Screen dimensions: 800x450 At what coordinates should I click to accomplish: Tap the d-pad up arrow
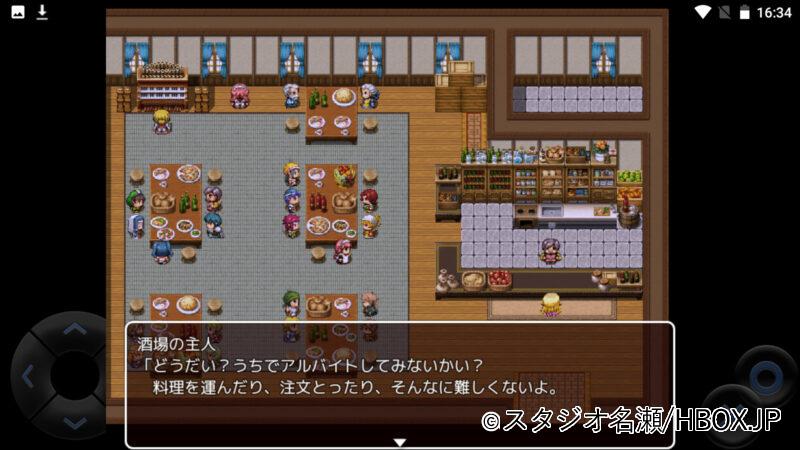click(x=74, y=328)
